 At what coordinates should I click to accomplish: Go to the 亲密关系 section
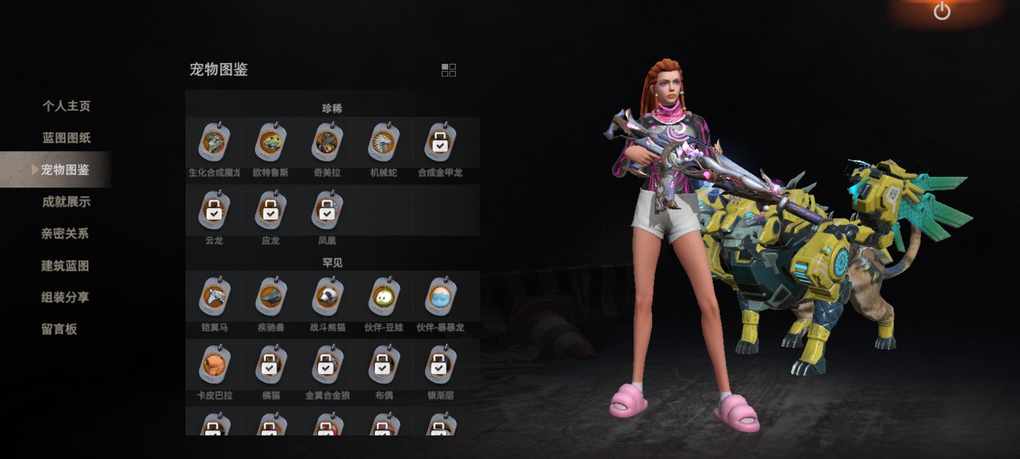coord(66,234)
